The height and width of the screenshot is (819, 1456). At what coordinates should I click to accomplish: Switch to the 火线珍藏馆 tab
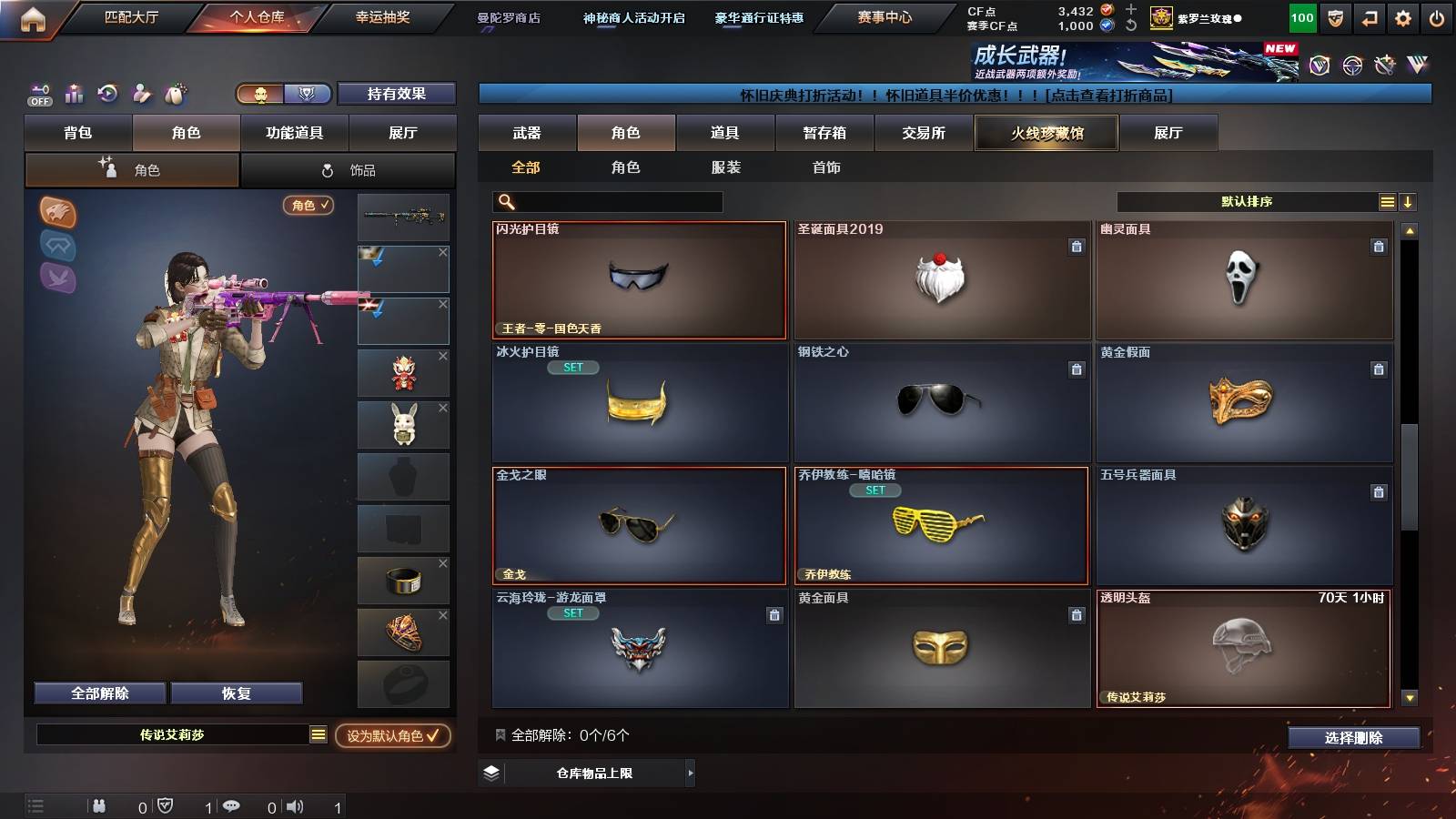pyautogui.click(x=1046, y=133)
